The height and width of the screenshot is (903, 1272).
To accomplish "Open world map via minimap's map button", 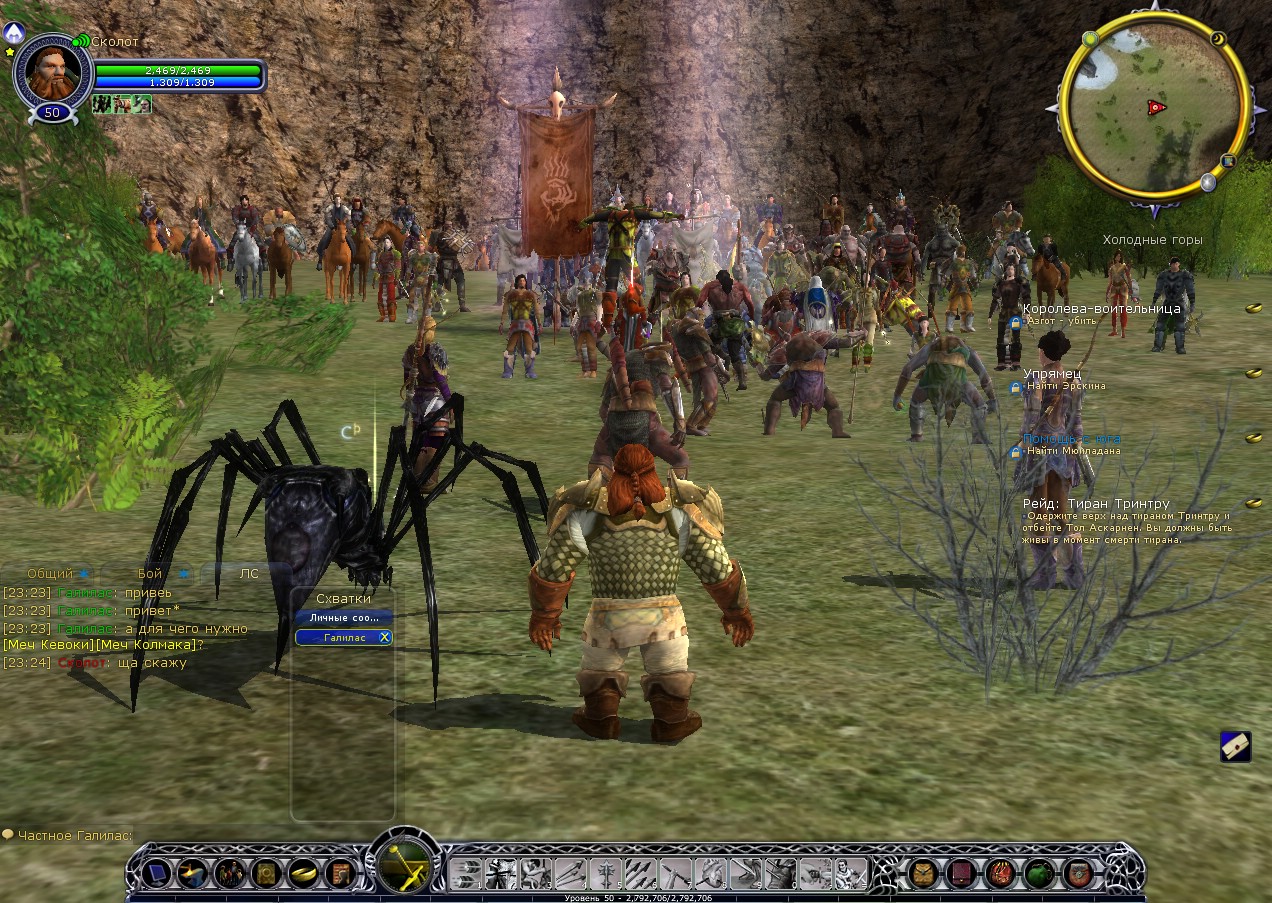I will click(x=1228, y=160).
